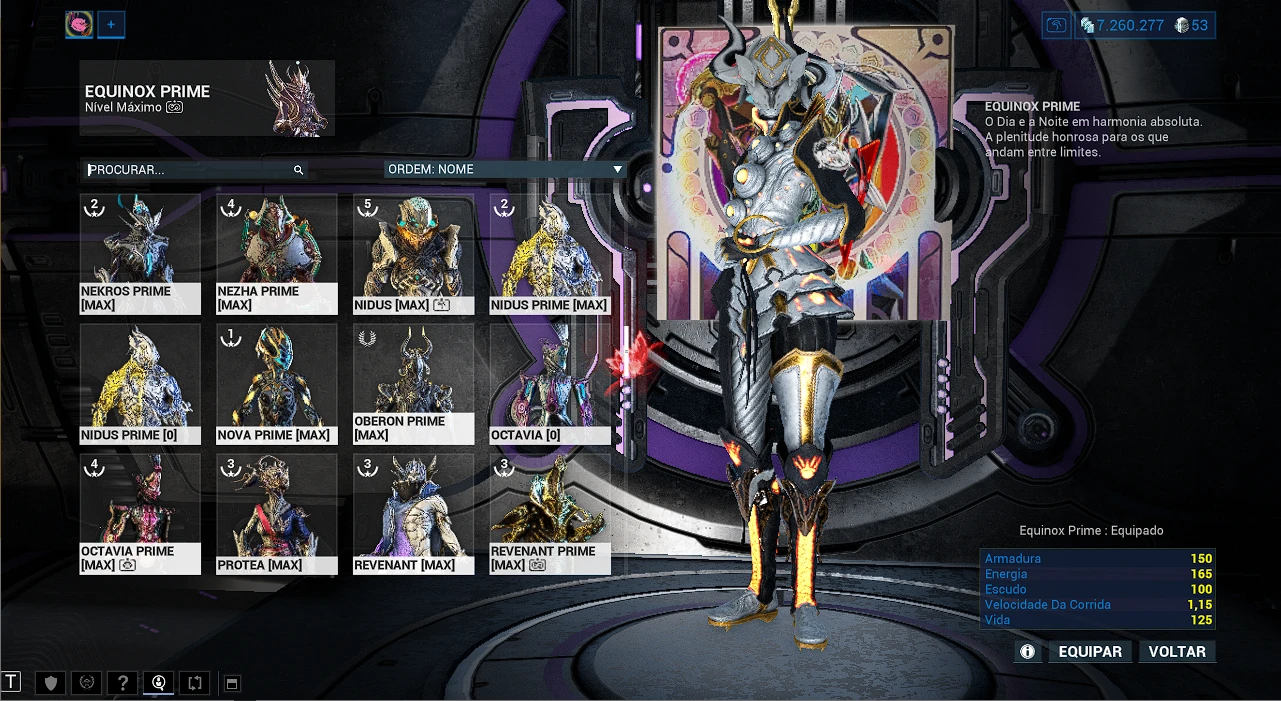Select the Nova Prime warframe tile
The width and height of the screenshot is (1281, 701).
coord(276,384)
